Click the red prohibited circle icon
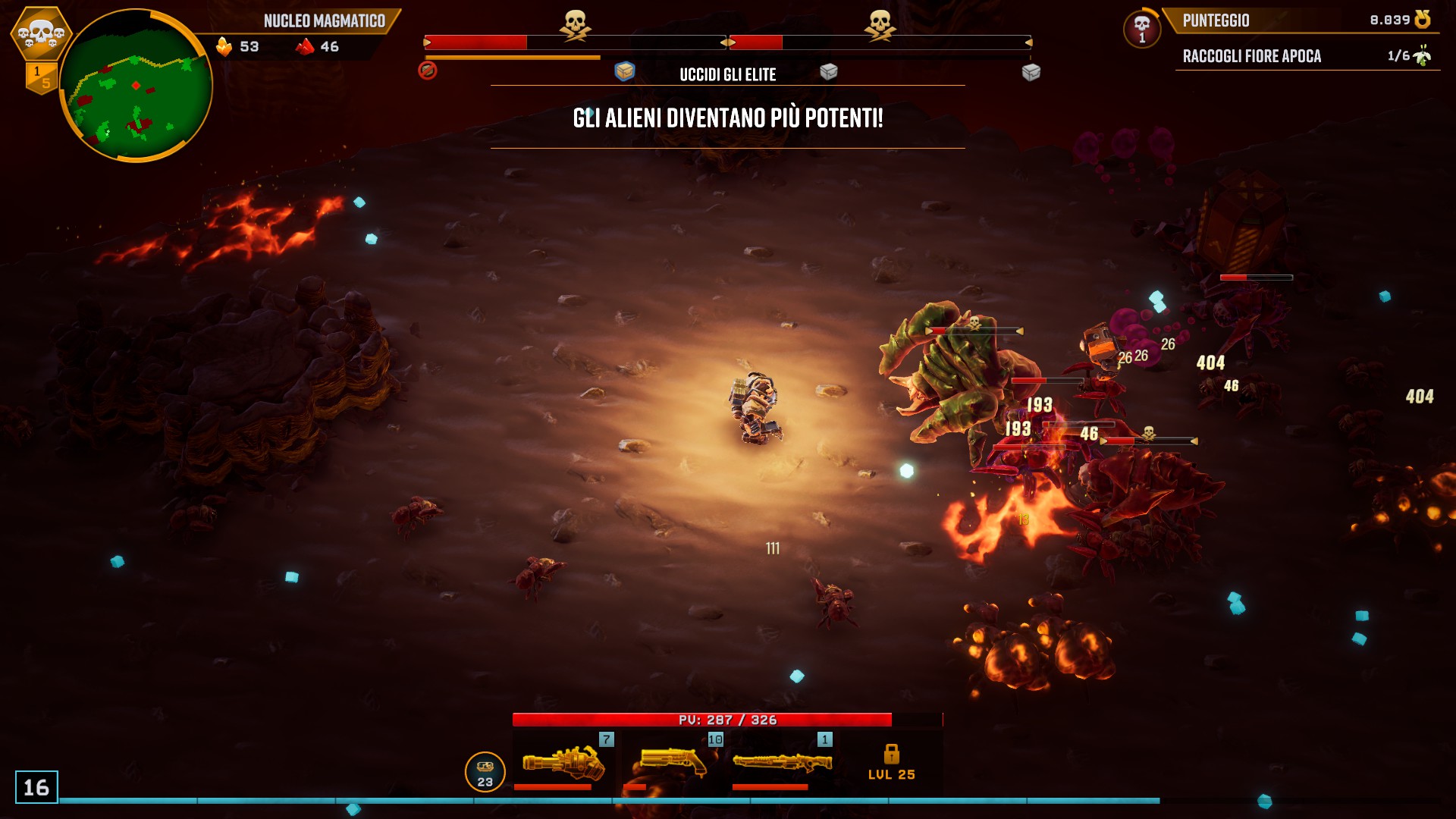The image size is (1456, 819). click(428, 71)
